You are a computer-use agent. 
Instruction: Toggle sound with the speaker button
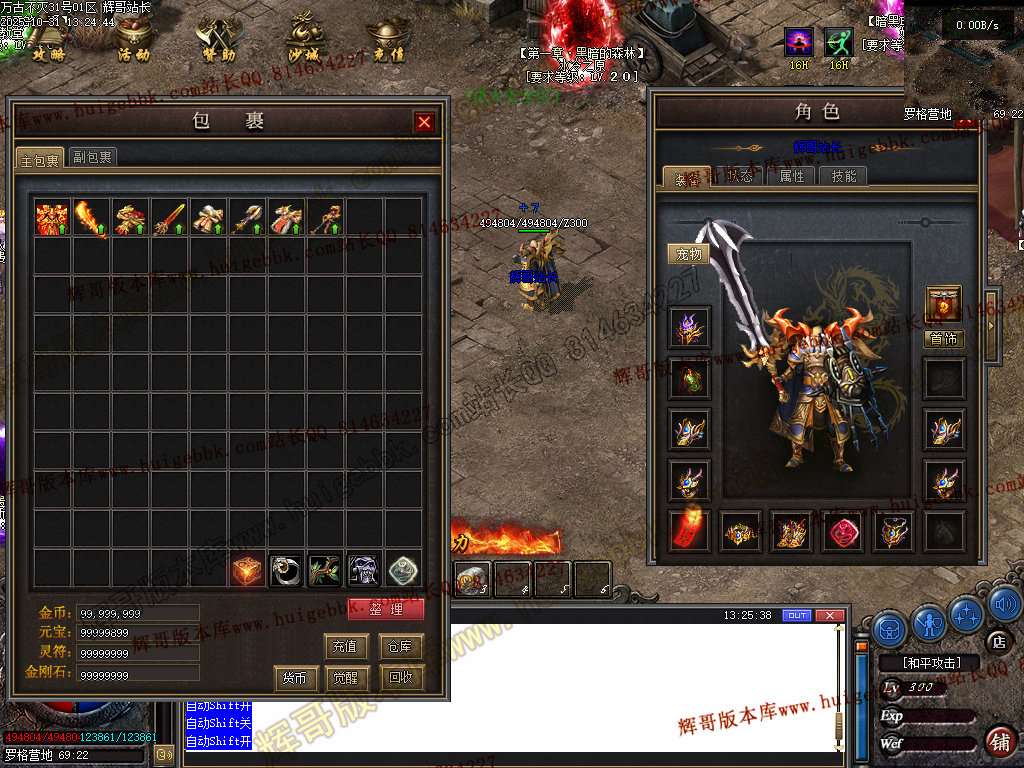point(1004,603)
